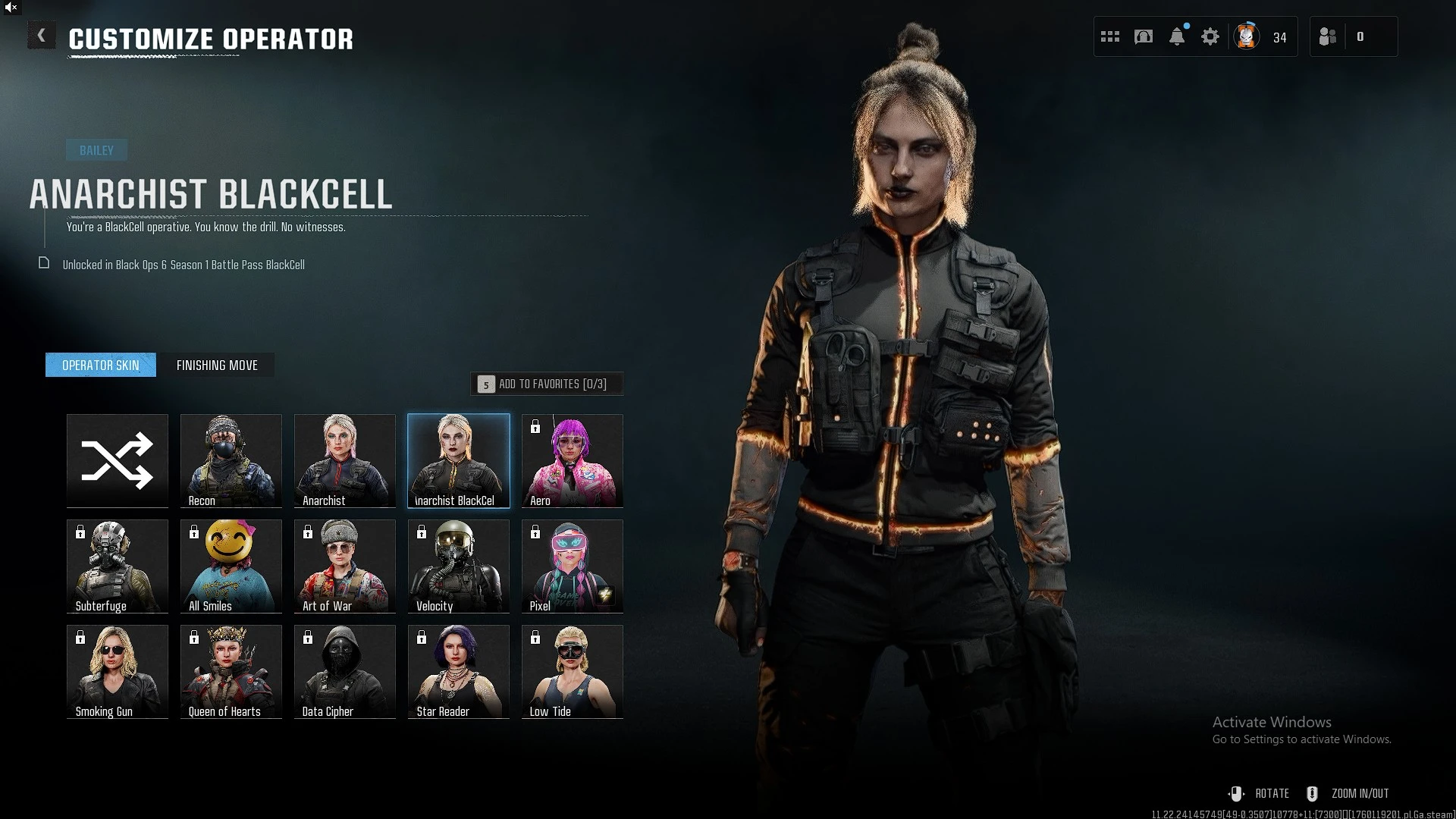Choose the Smoking Gun skin

coord(118,671)
